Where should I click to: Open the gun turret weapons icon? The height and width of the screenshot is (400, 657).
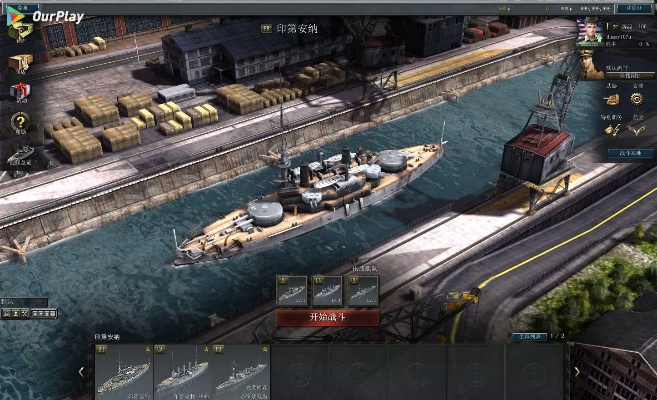pyautogui.click(x=611, y=99)
